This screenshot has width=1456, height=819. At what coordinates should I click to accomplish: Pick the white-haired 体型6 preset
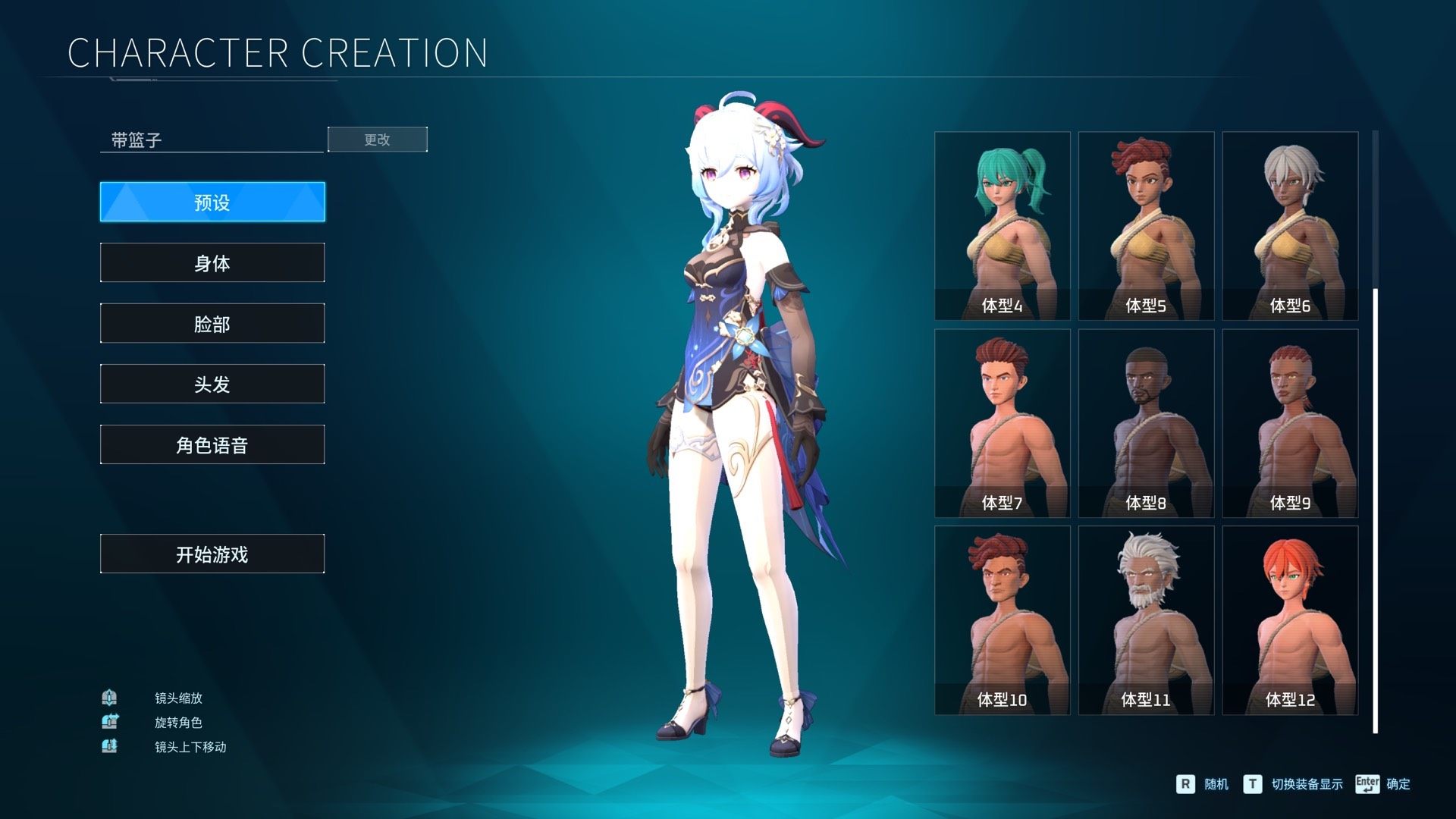click(1290, 225)
